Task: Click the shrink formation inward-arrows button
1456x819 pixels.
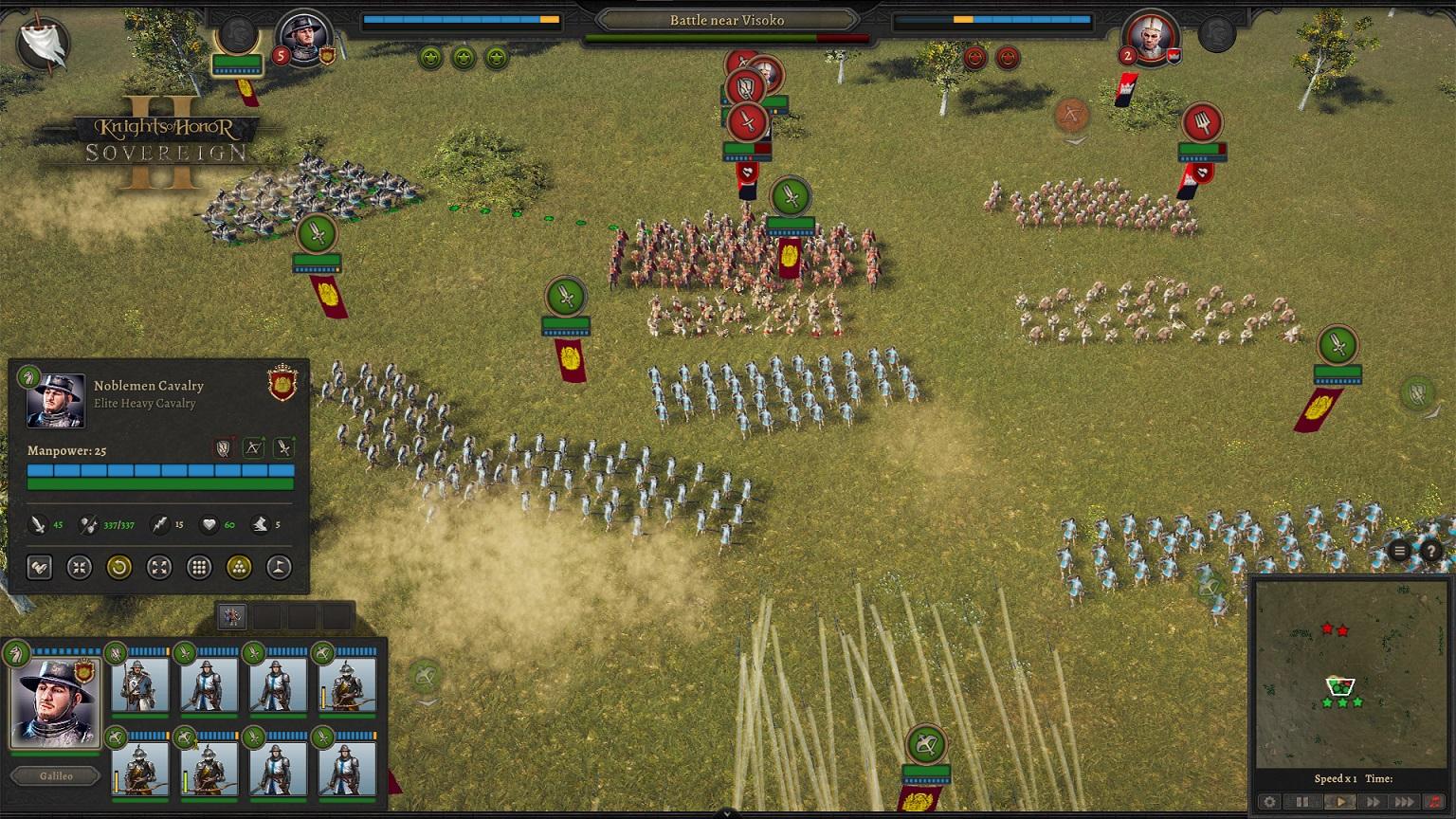Action: tap(79, 568)
